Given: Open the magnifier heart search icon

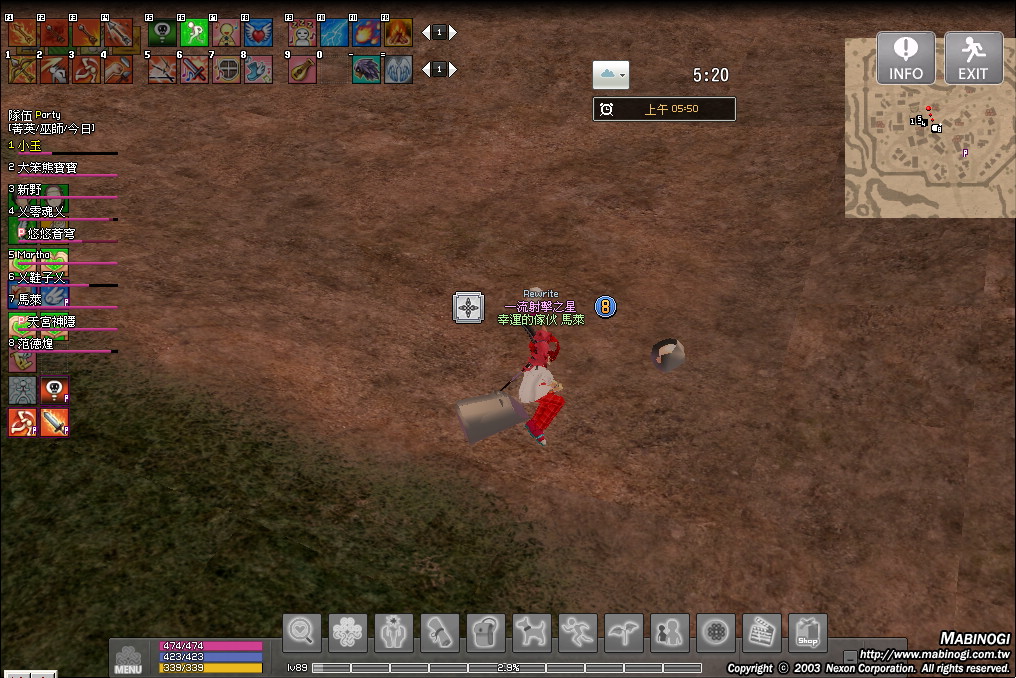Looking at the screenshot, I should tap(302, 632).
